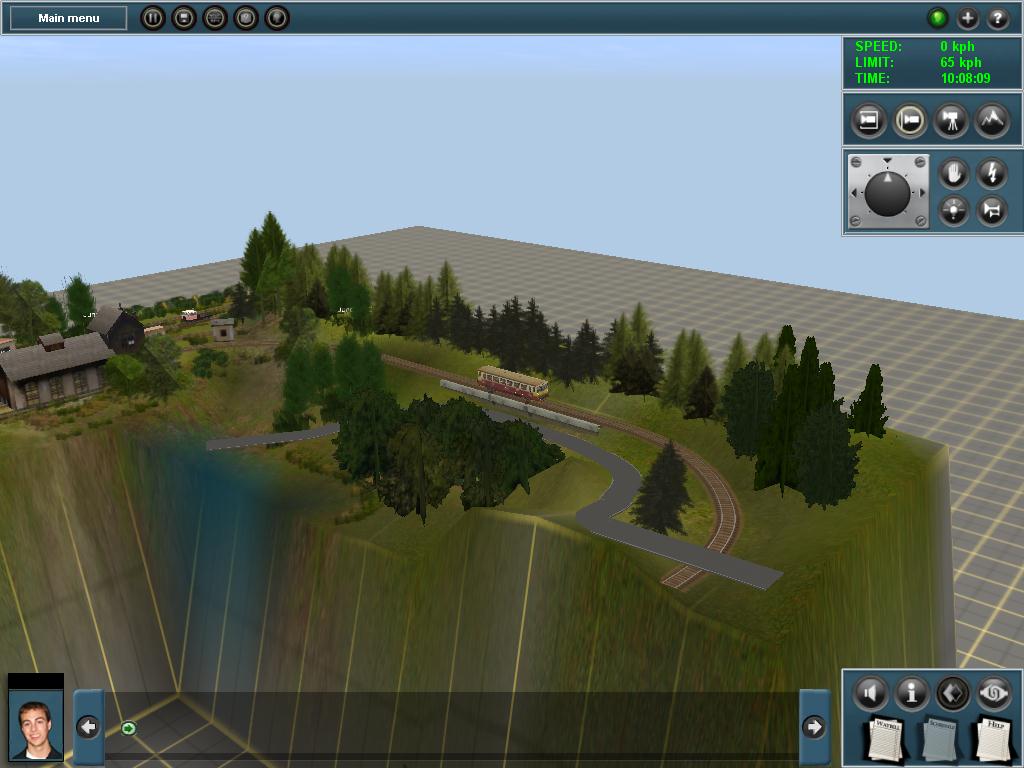1024x768 pixels.
Task: Toggle the train headlight button
Action: point(953,210)
